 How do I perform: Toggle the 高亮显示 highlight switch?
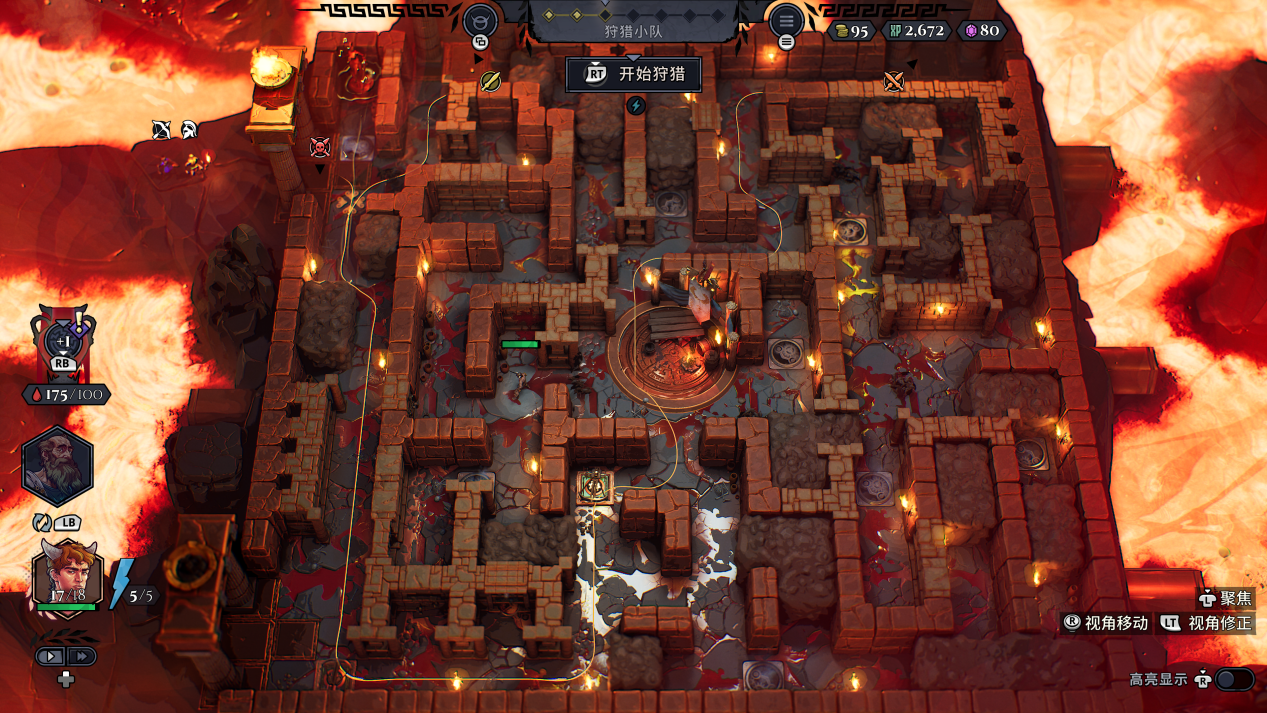pos(1233,680)
